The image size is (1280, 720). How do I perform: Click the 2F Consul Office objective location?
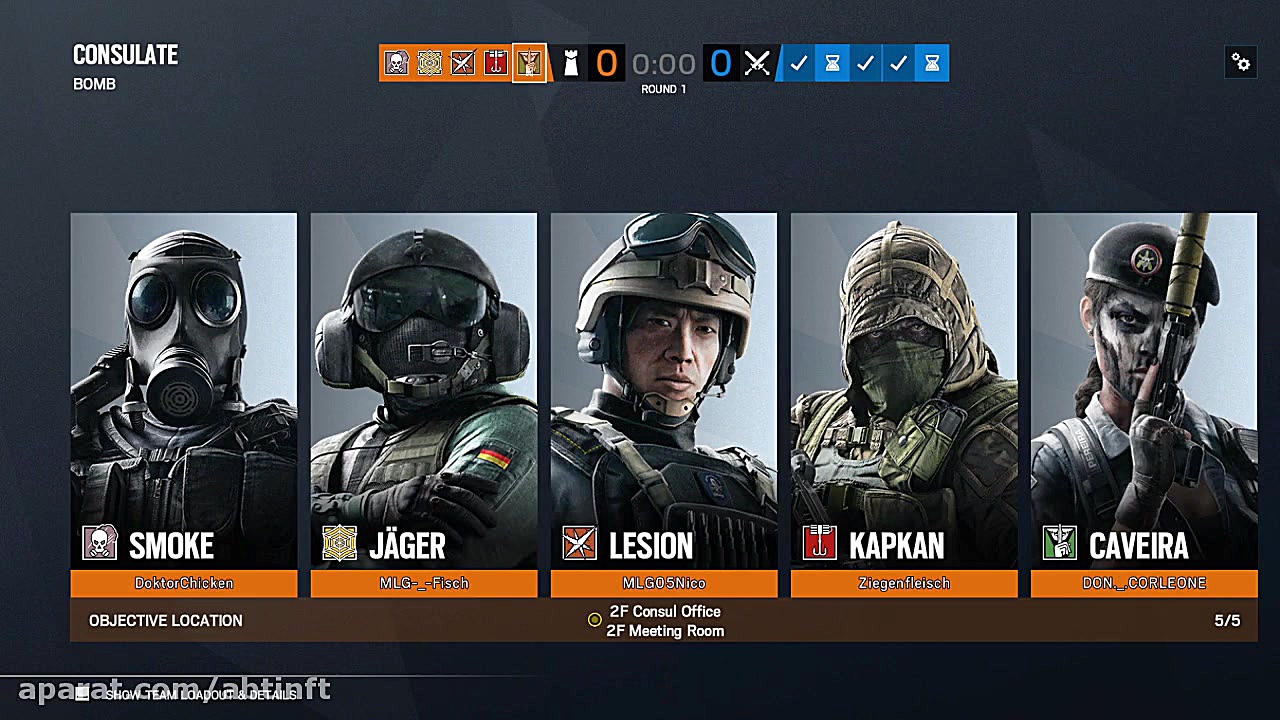[665, 611]
